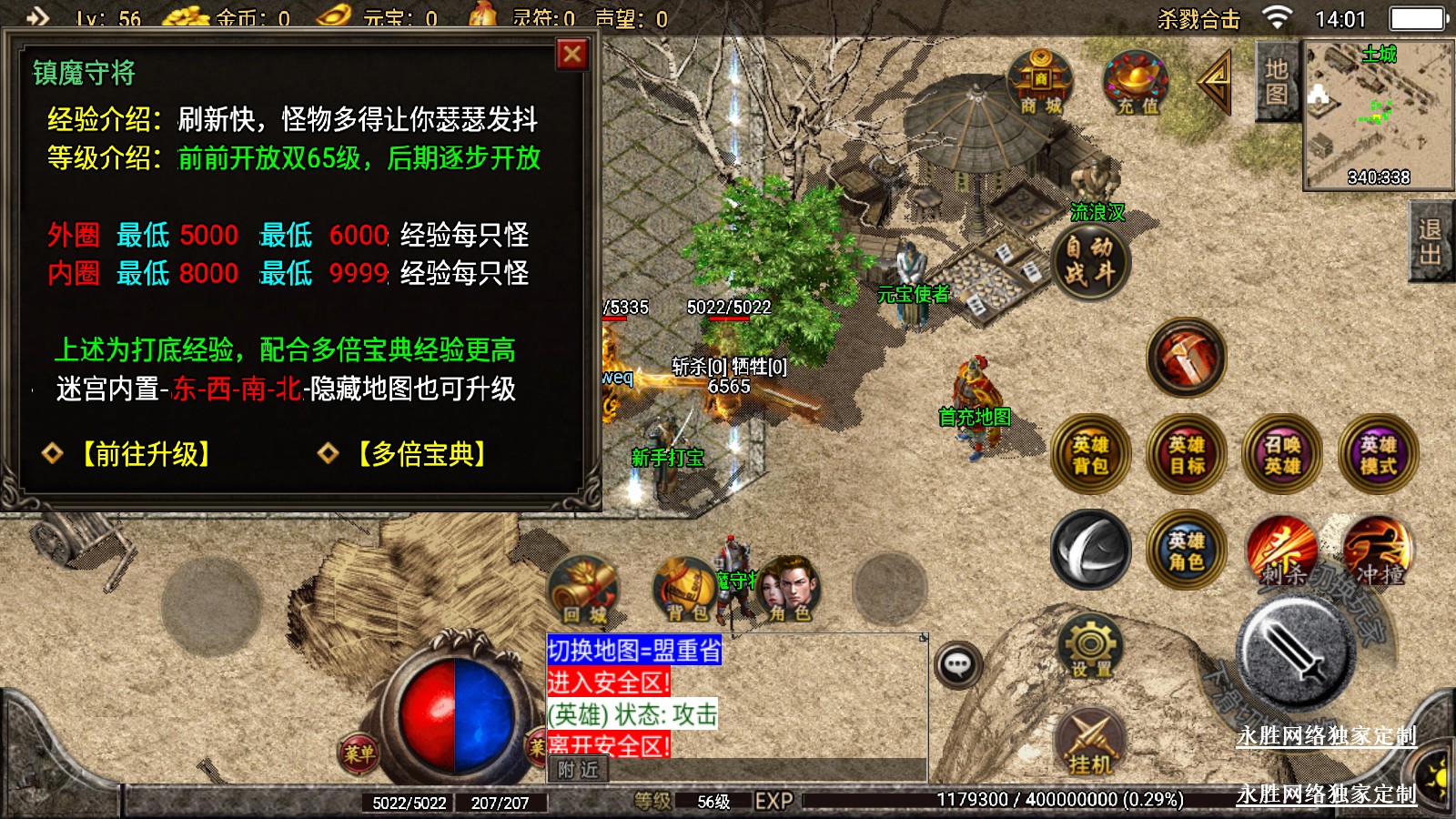
Task: Open the 英雄背包 hero bag
Action: click(x=1090, y=455)
